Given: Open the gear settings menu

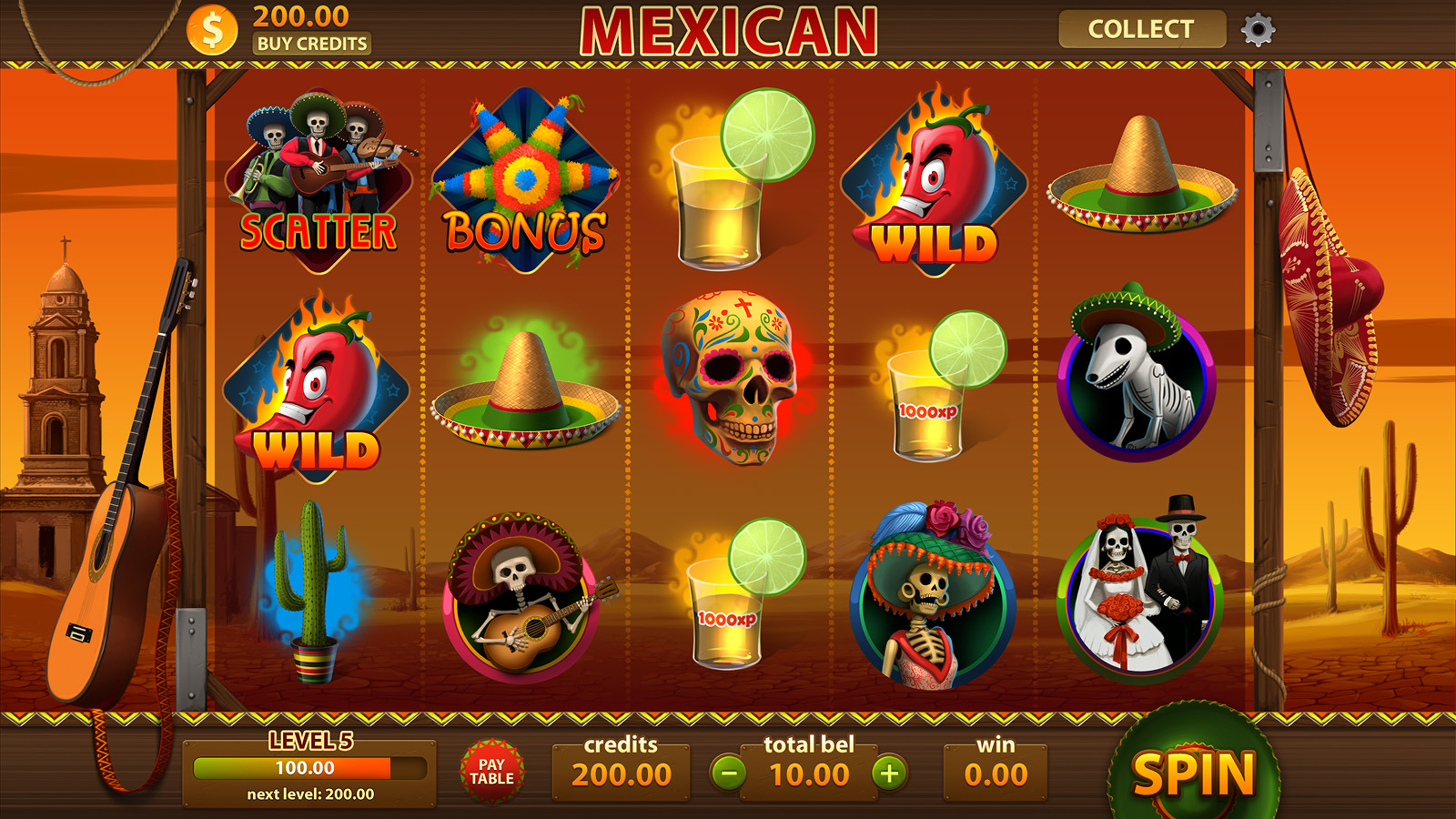Looking at the screenshot, I should coord(1258,30).
